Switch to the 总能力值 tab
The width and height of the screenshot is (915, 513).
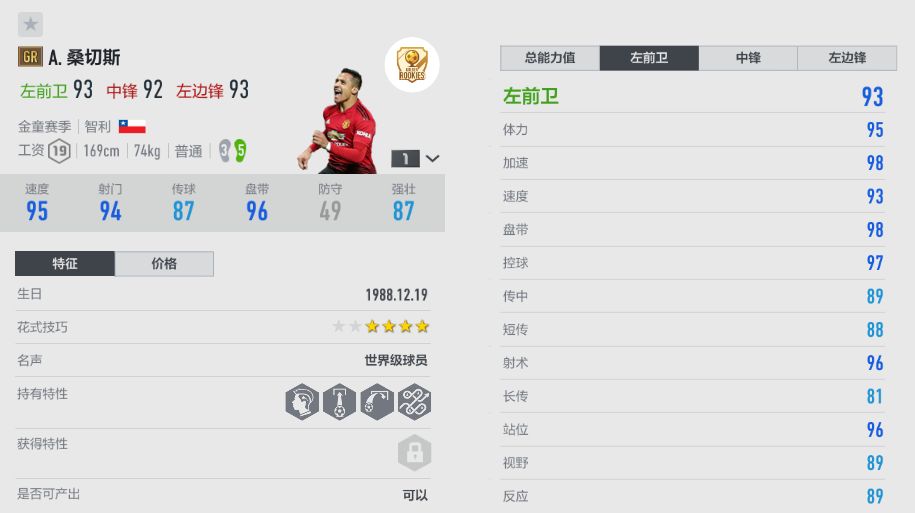[x=550, y=58]
